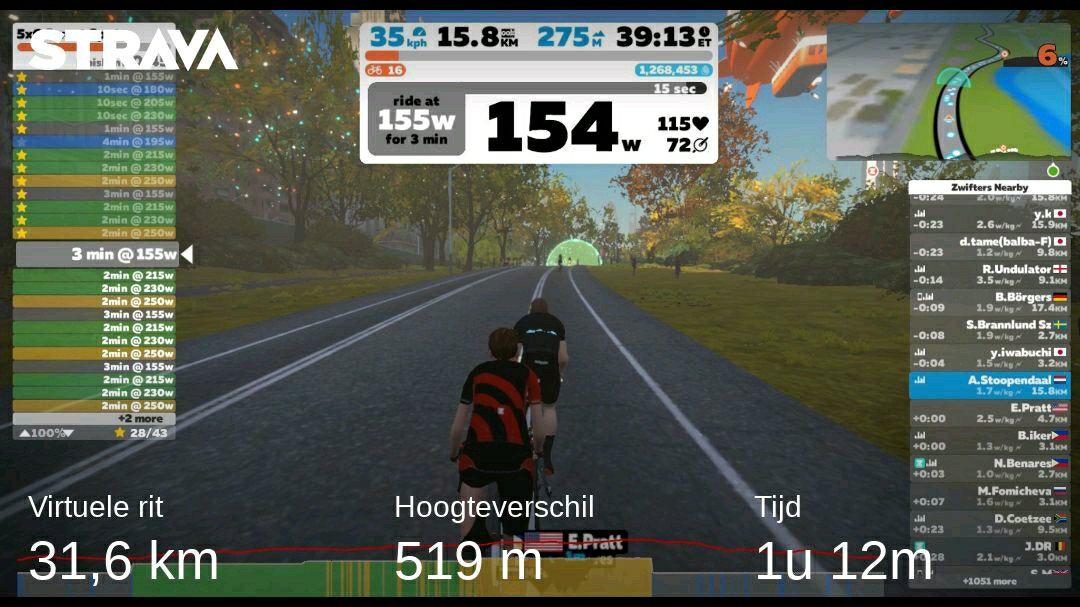Viewport: 1080px width, 607px height.
Task: Select N.Benares from the rider list
Action: [x=989, y=468]
